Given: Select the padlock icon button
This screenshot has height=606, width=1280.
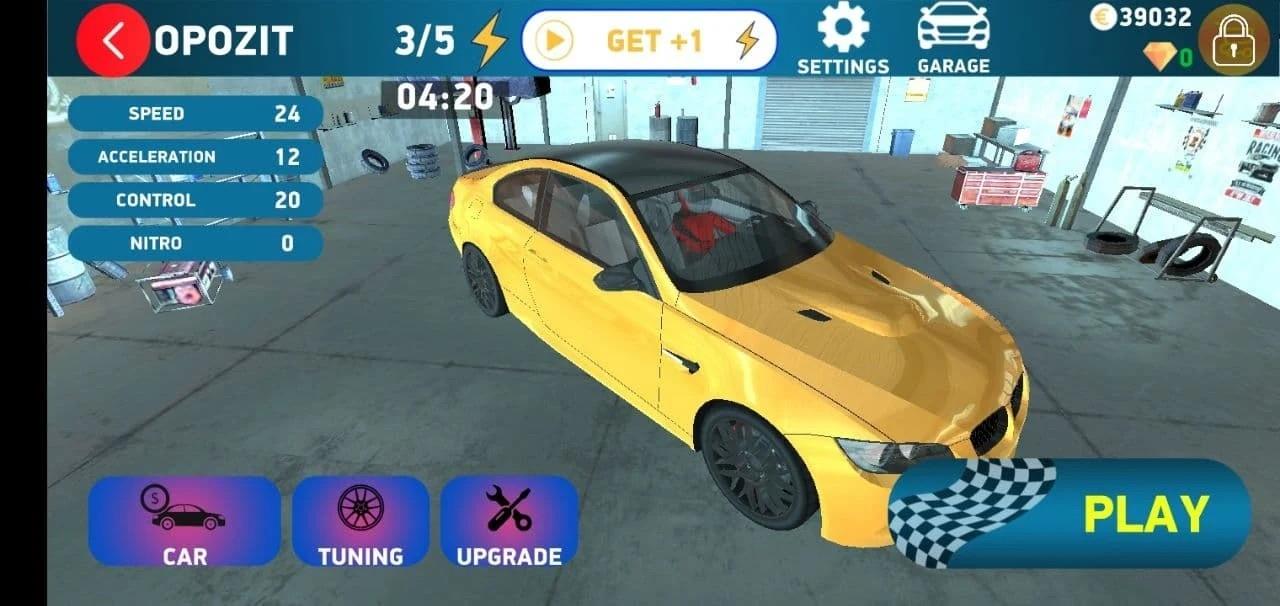Looking at the screenshot, I should tap(1233, 40).
